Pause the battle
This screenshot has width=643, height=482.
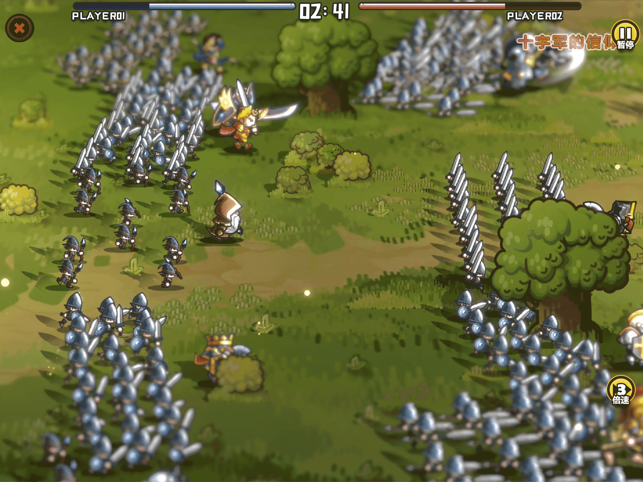tap(625, 35)
